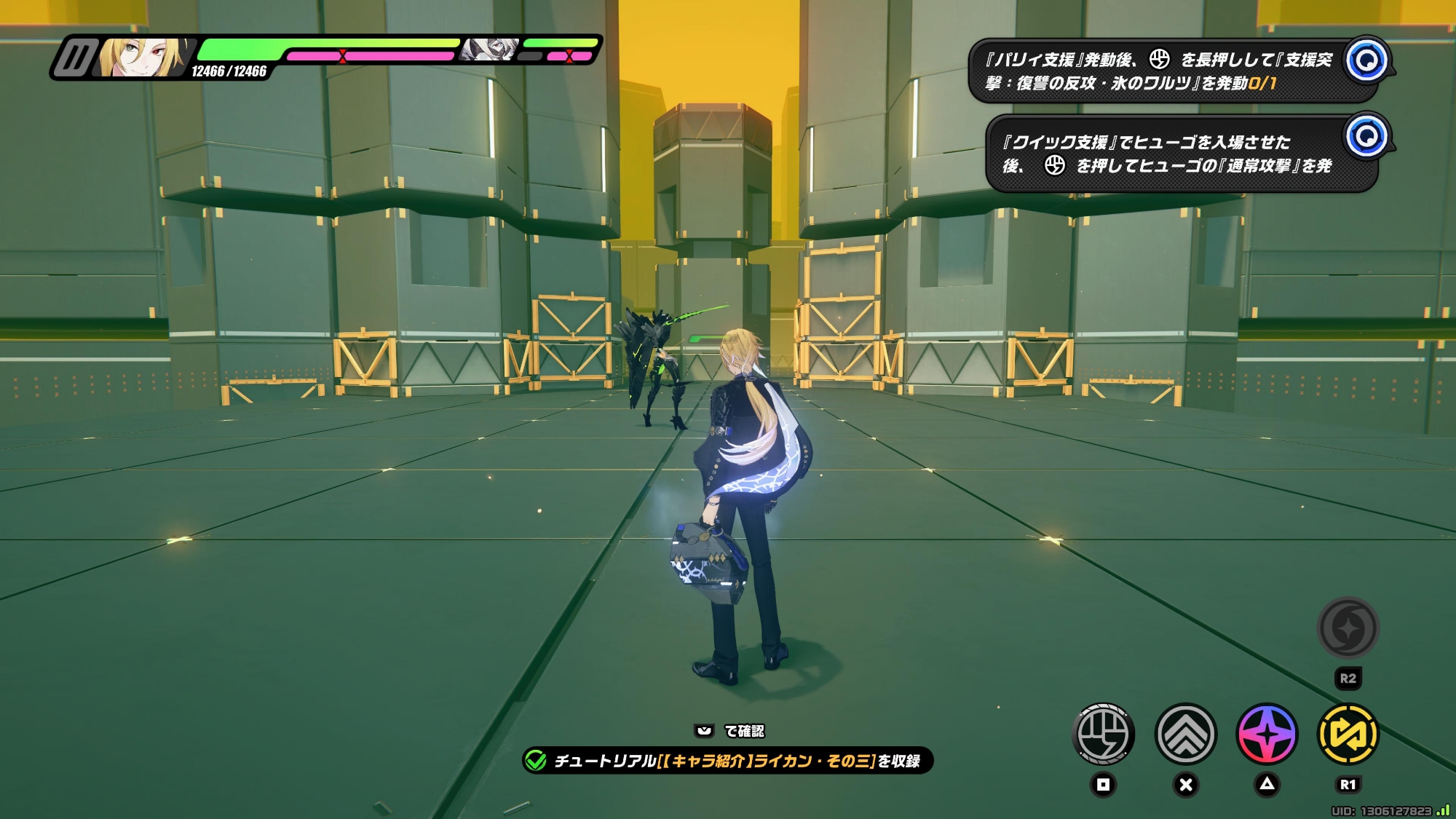Viewport: 1456px width, 819px height.
Task: Activate the basic attack fist icon
Action: tap(1104, 734)
